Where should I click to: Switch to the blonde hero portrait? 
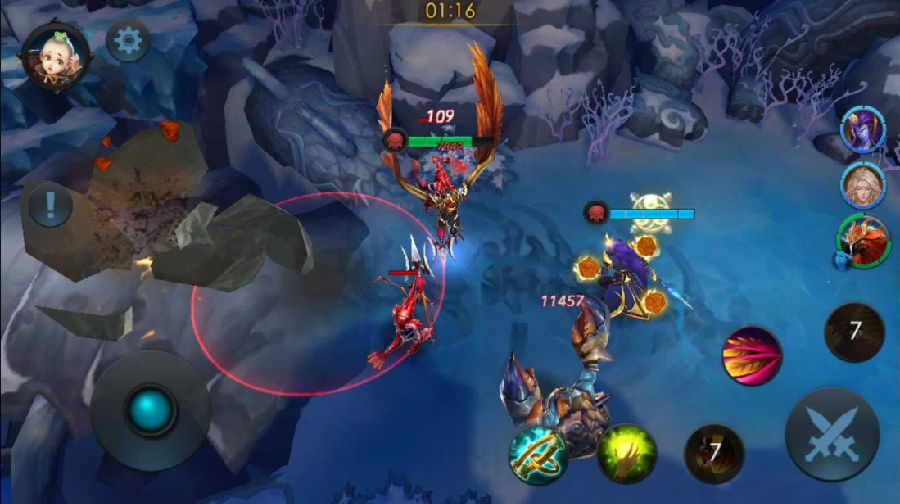pos(862,185)
